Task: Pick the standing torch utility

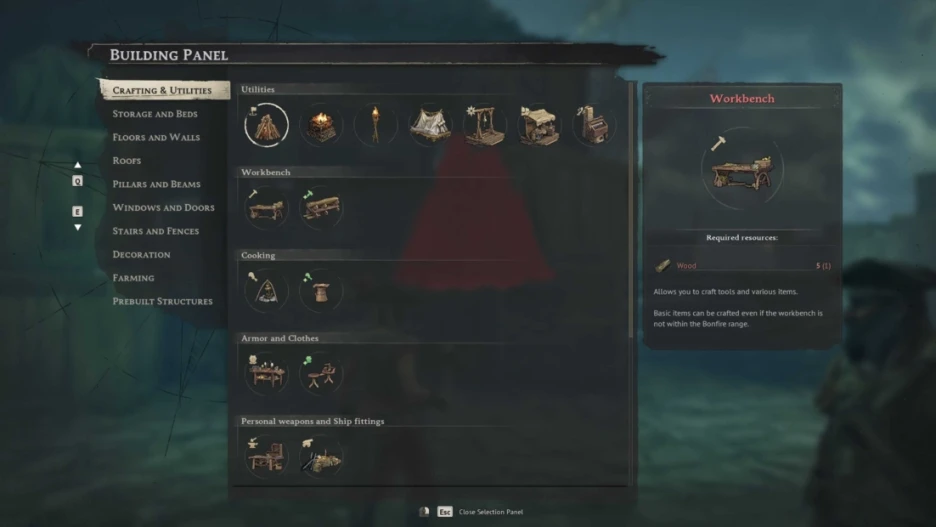Action: [x=376, y=126]
